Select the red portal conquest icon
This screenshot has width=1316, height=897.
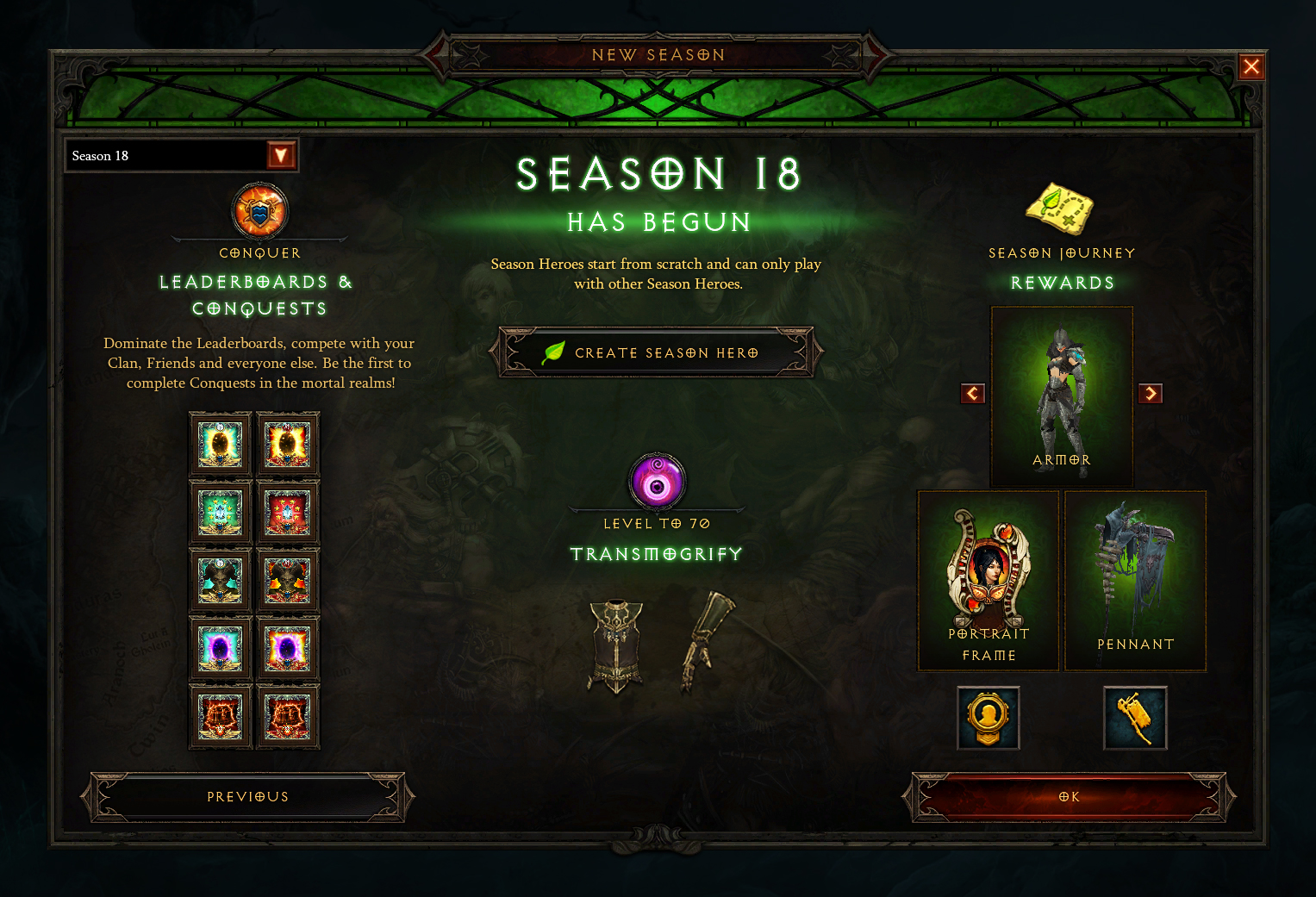tap(288, 444)
